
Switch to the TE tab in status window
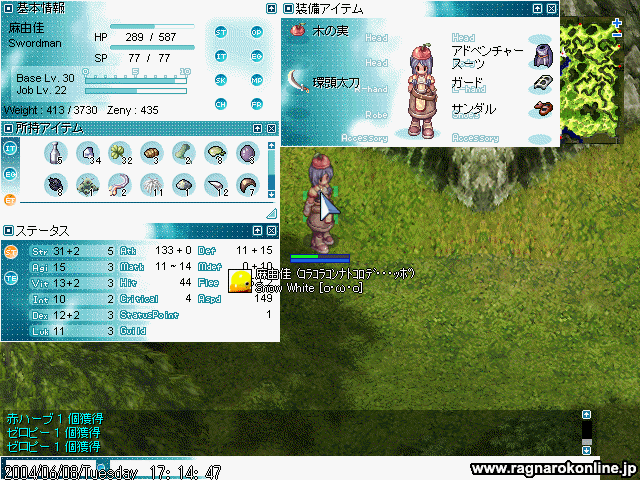coord(11,279)
